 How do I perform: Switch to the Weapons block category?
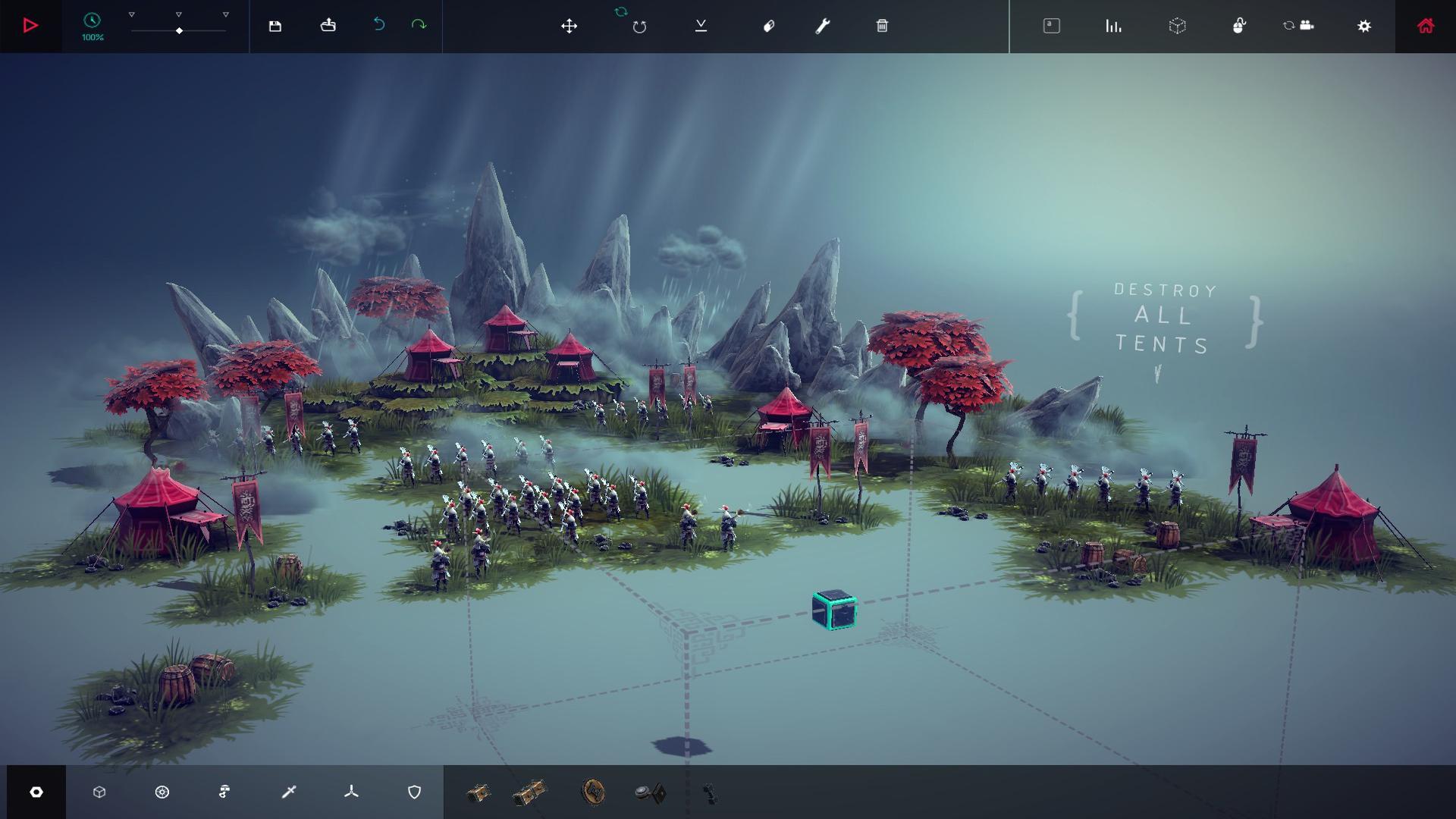click(x=289, y=792)
